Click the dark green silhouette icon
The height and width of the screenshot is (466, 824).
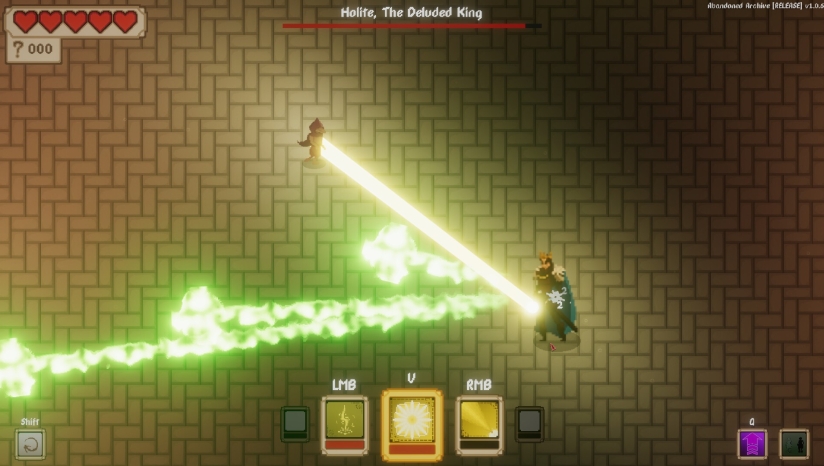(x=794, y=443)
